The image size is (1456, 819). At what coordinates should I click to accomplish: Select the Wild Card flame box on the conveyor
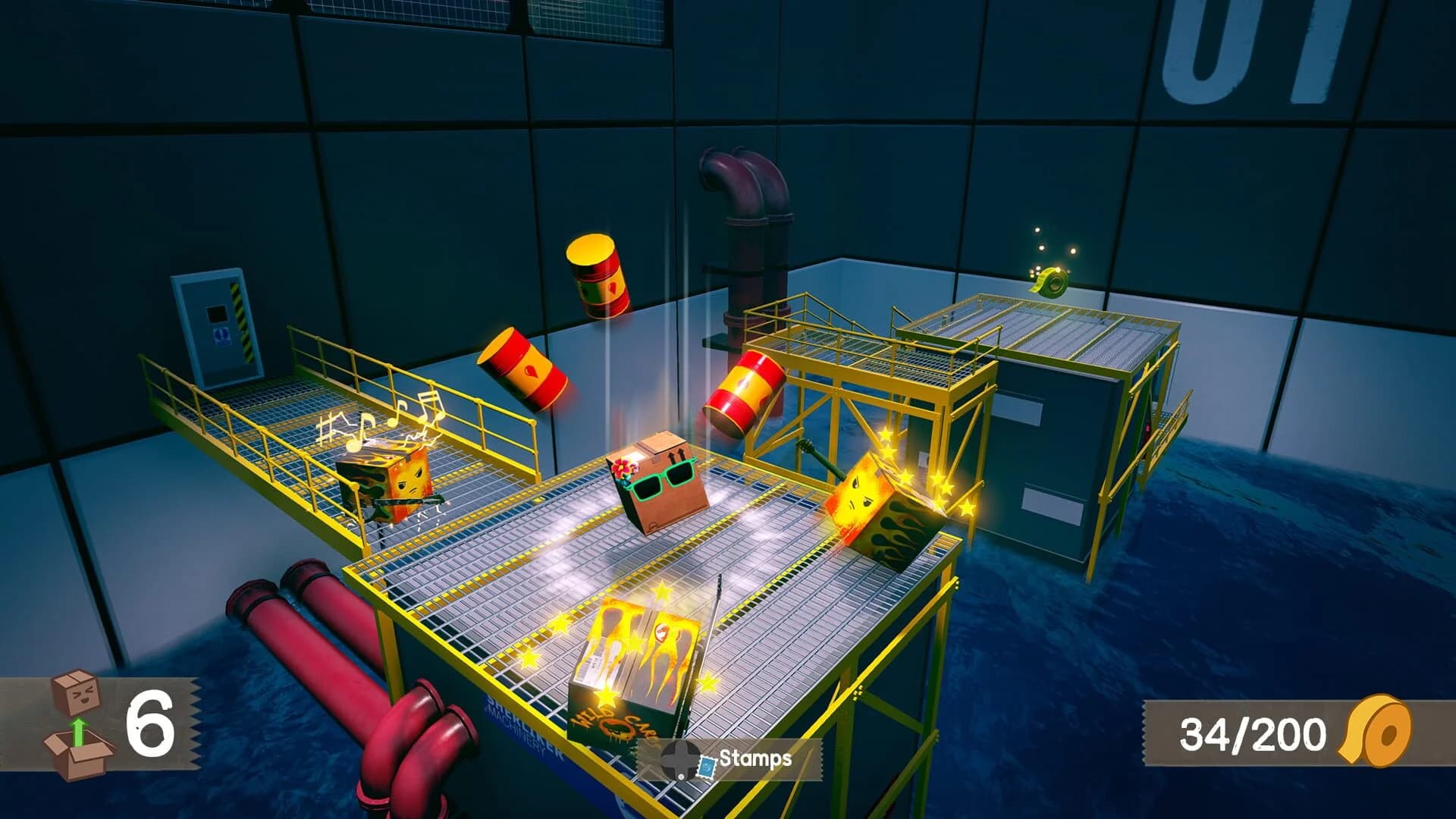click(x=641, y=669)
